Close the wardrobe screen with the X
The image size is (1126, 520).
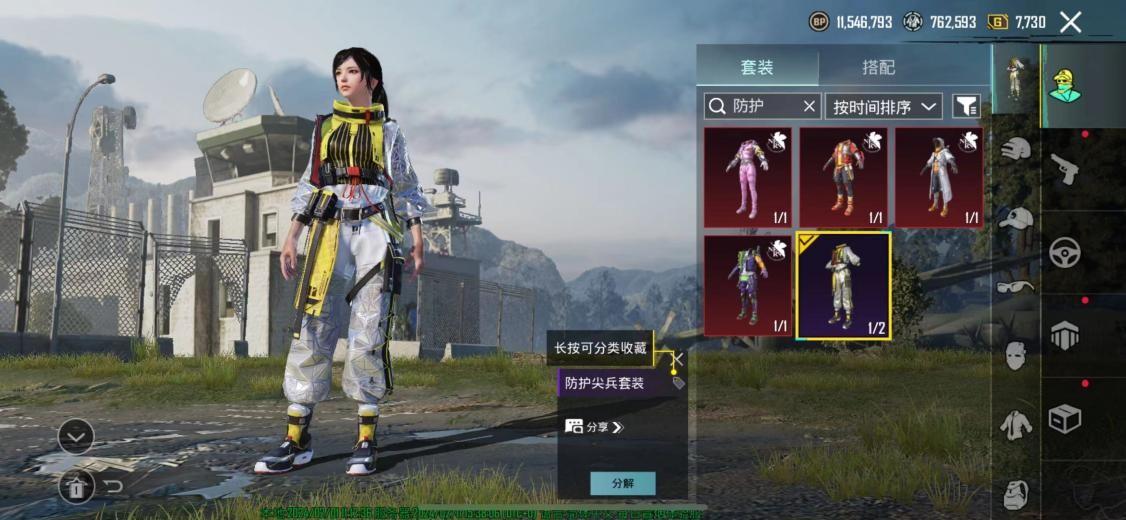pyautogui.click(x=1070, y=22)
